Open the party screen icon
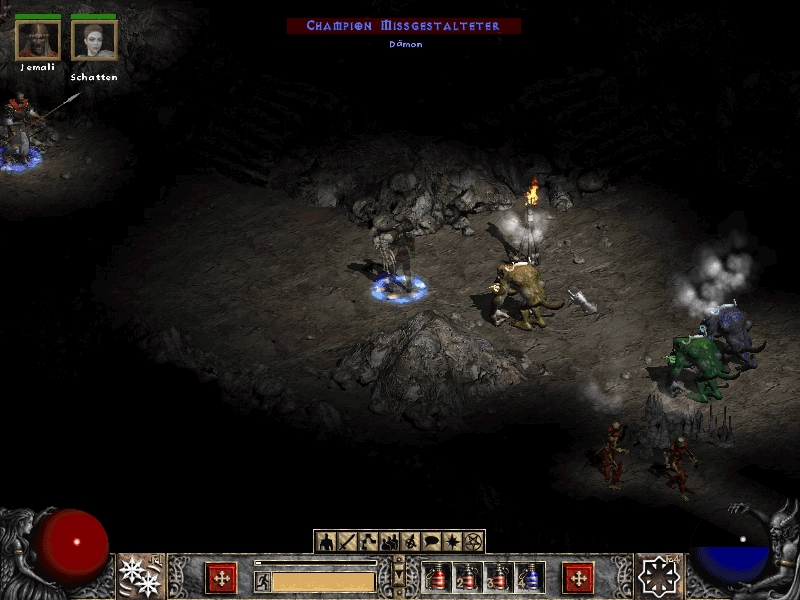Viewport: 800px width, 600px height. [390, 542]
